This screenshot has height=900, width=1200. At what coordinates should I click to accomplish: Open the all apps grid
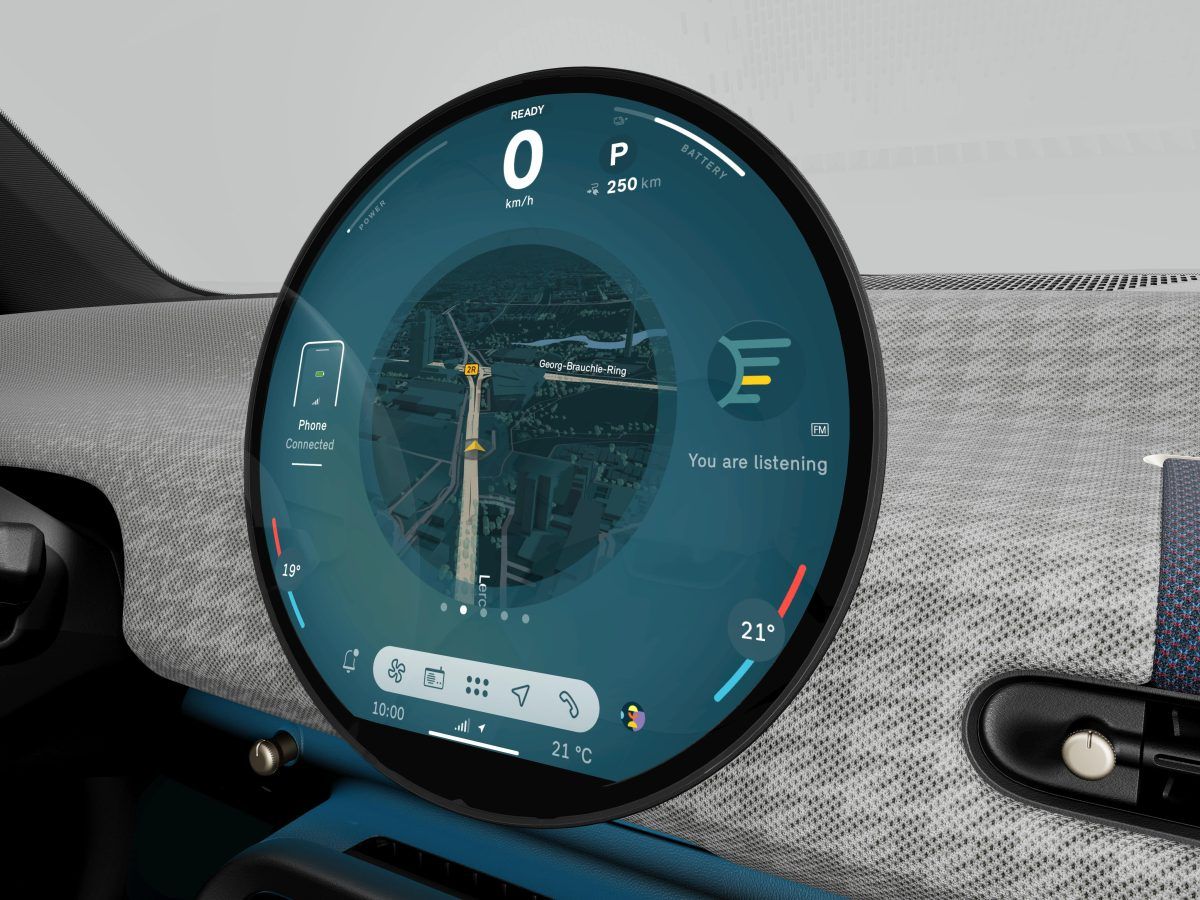click(477, 686)
